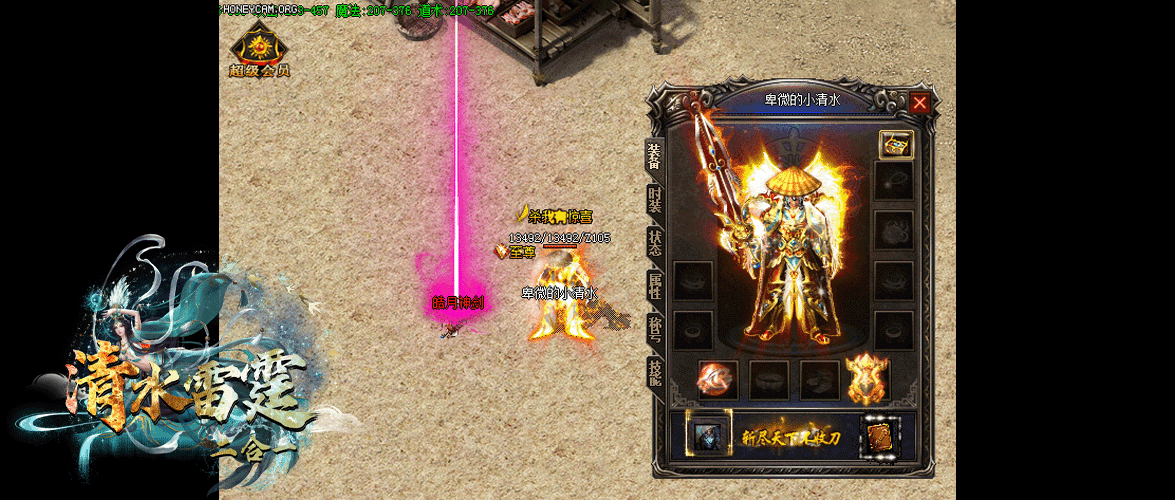Image resolution: width=1175 pixels, height=500 pixels.
Task: Click the treasure chest icon in panel
Action: [x=894, y=144]
